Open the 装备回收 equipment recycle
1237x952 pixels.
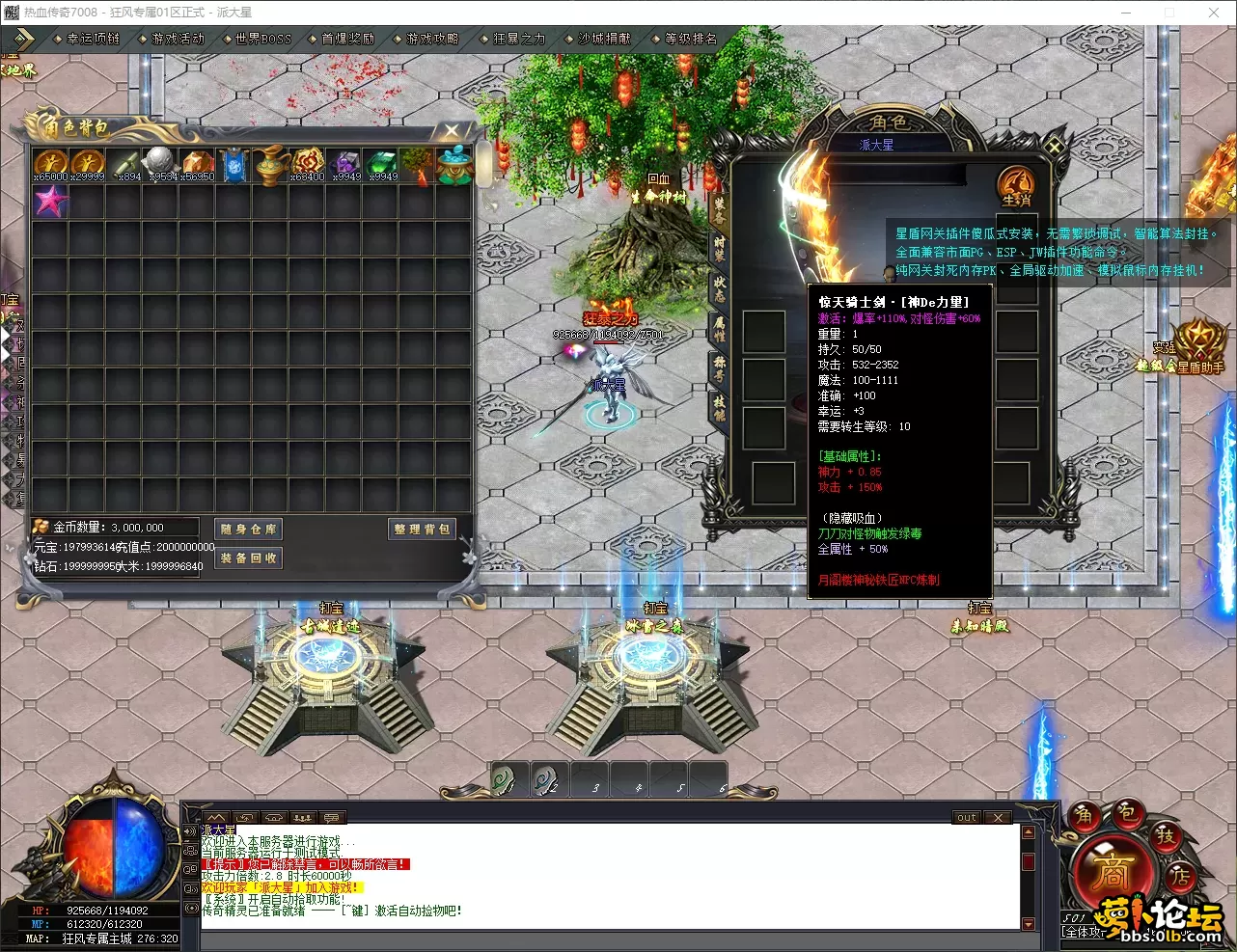coord(248,558)
